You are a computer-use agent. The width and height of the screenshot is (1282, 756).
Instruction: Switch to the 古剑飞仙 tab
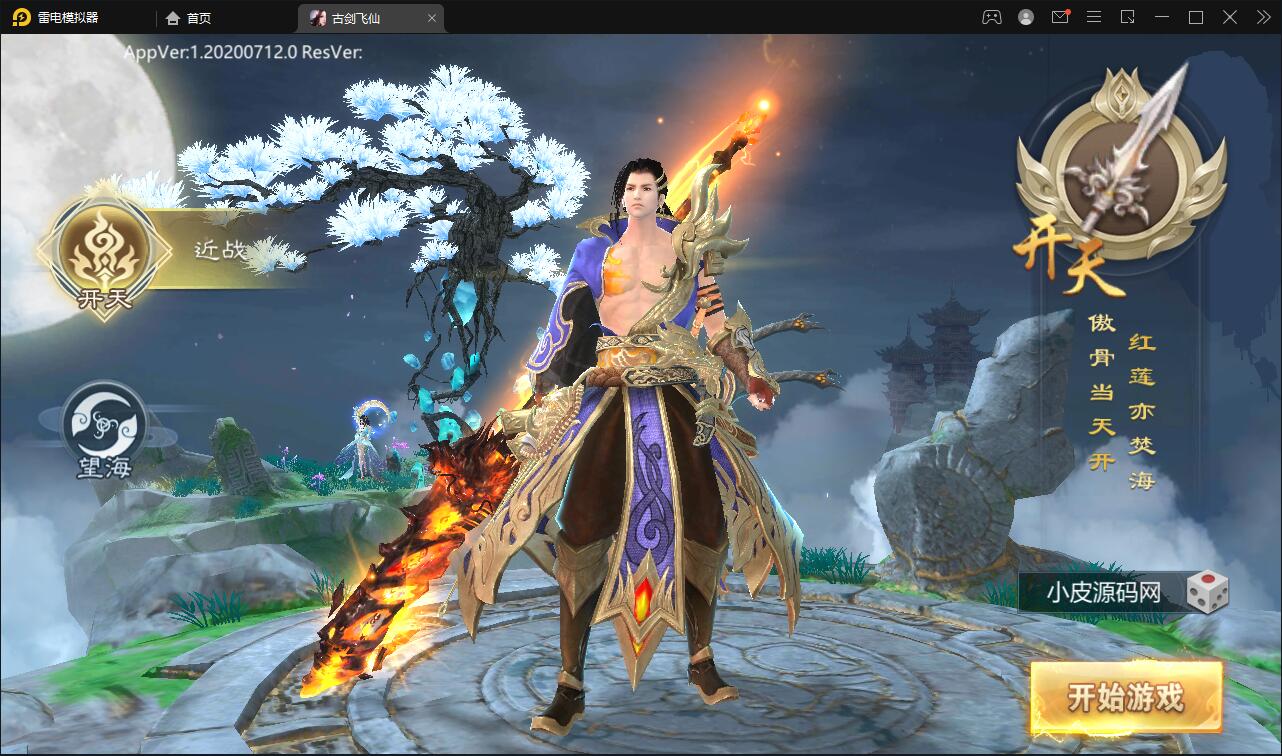(355, 17)
